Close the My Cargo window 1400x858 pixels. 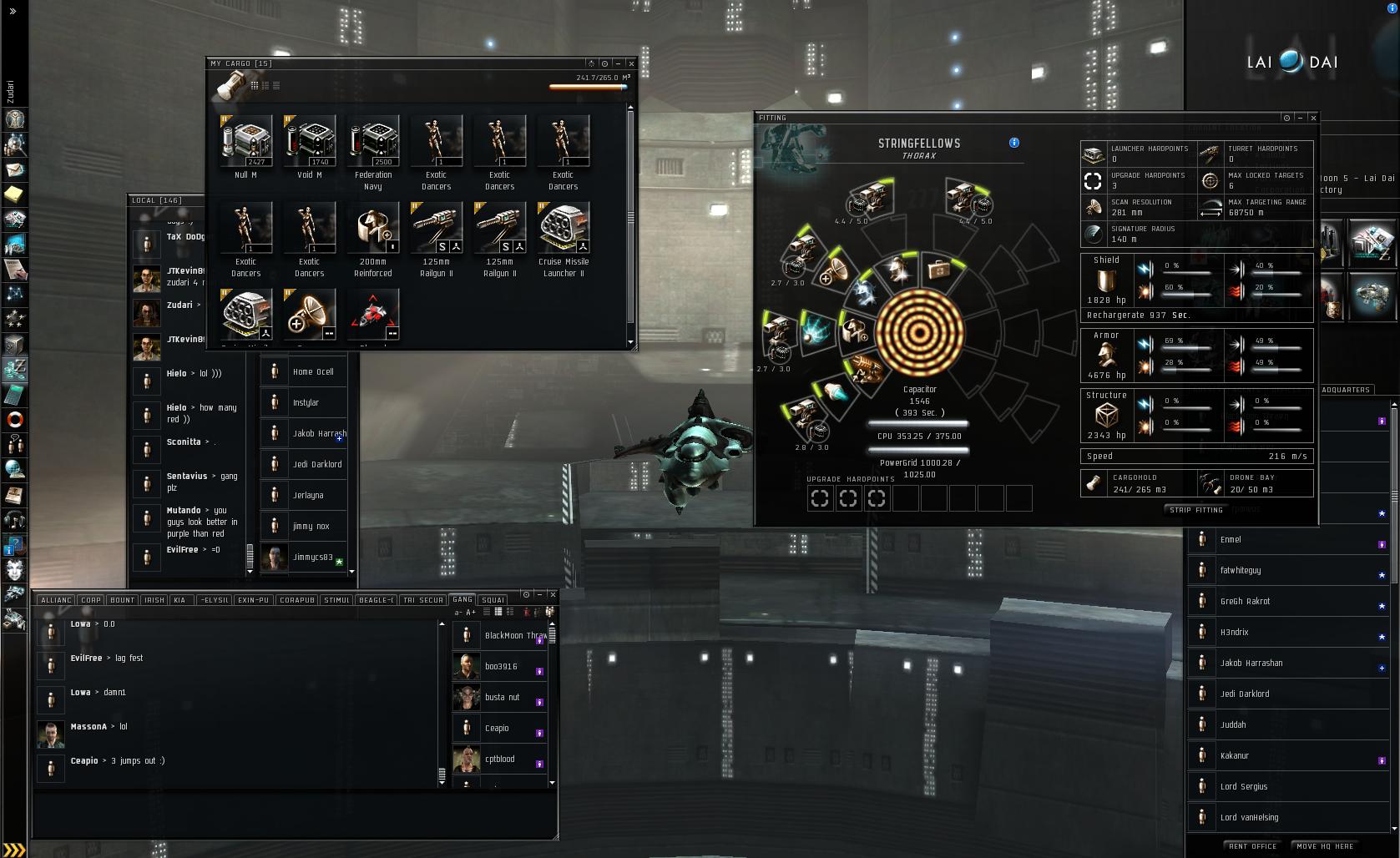pyautogui.click(x=631, y=63)
